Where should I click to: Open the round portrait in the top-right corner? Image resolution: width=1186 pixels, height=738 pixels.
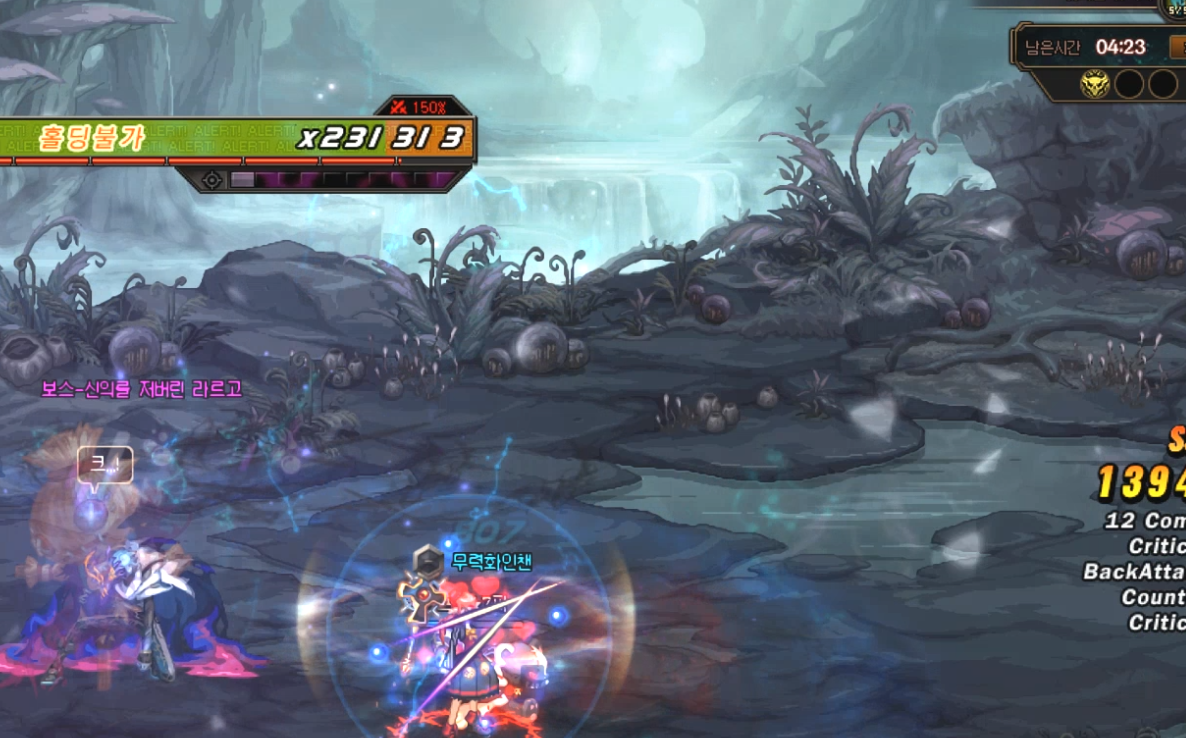pyautogui.click(x=1176, y=8)
